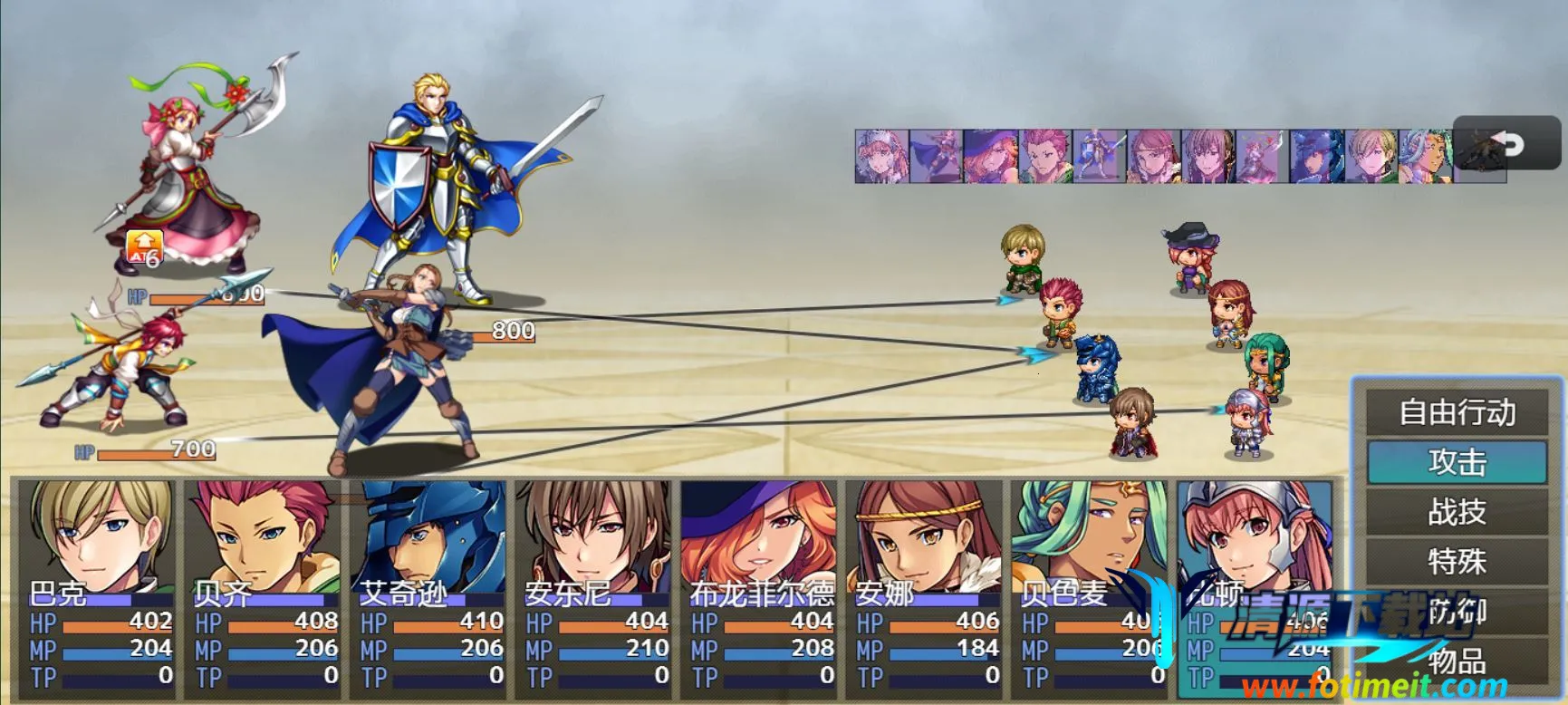
Task: Select 巴克's party status panel
Action: [98, 587]
